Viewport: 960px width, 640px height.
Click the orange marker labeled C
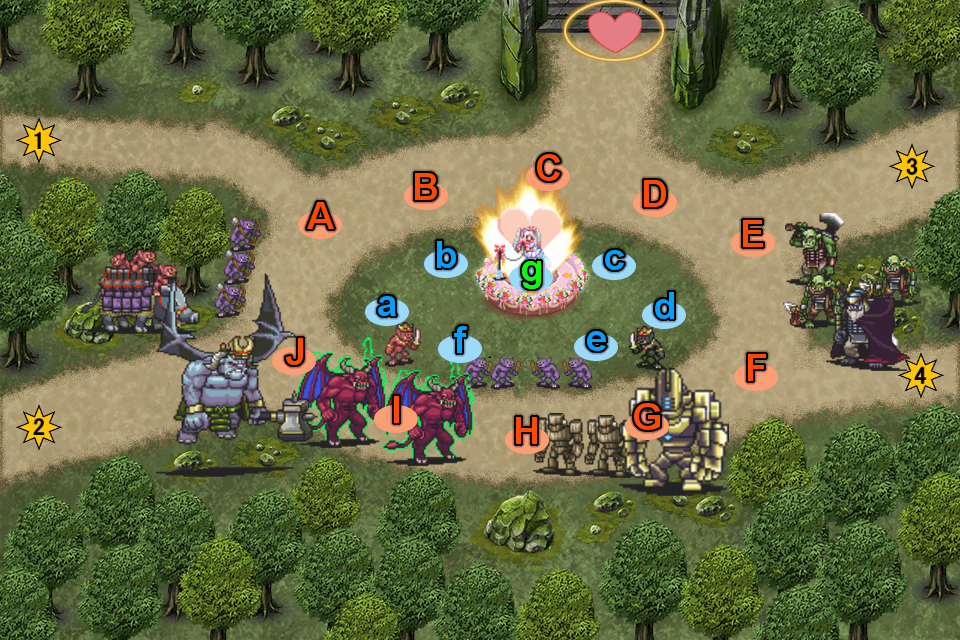point(547,171)
